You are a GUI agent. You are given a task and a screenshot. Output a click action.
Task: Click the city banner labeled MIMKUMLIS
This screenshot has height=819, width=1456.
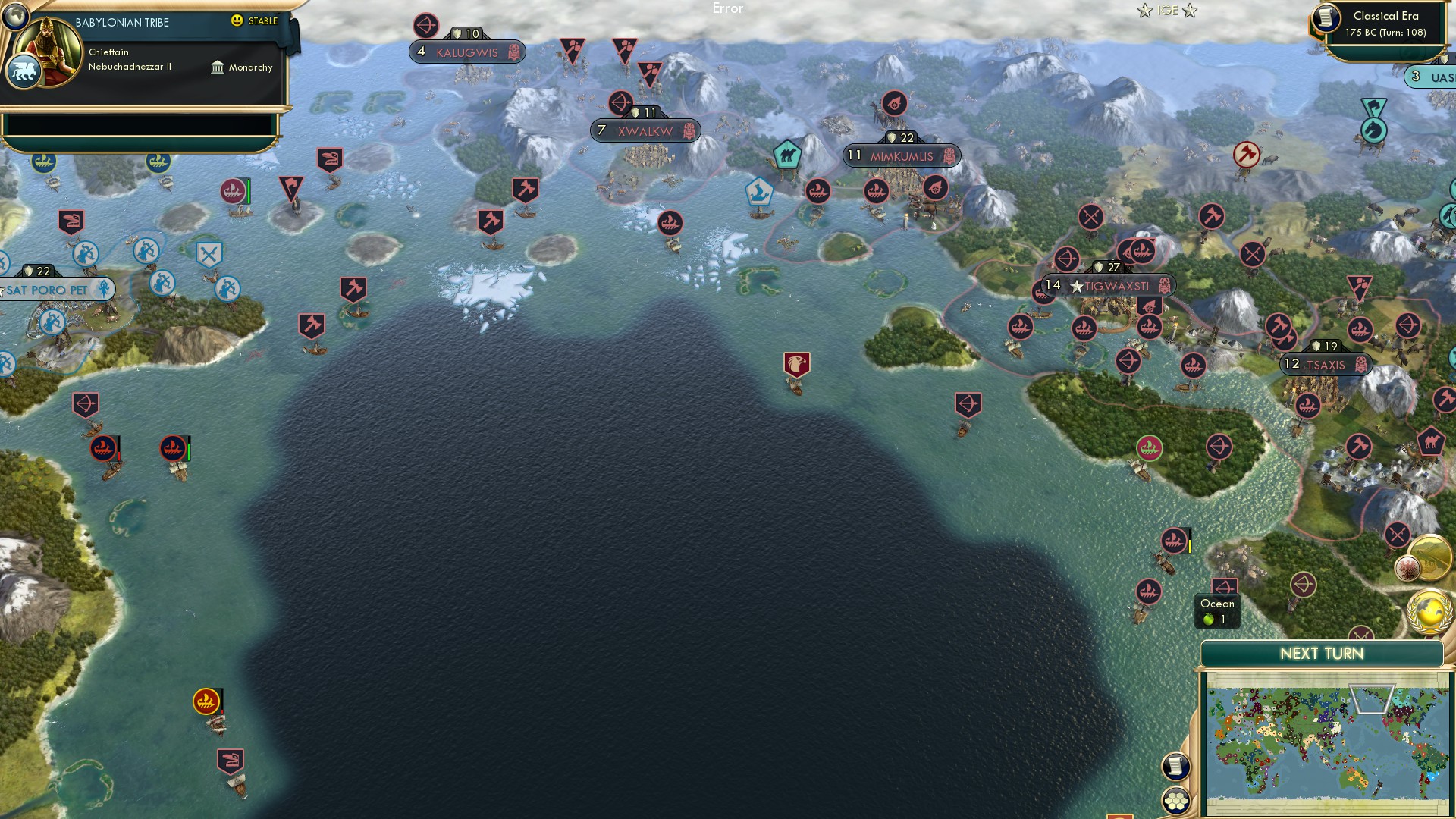[902, 155]
